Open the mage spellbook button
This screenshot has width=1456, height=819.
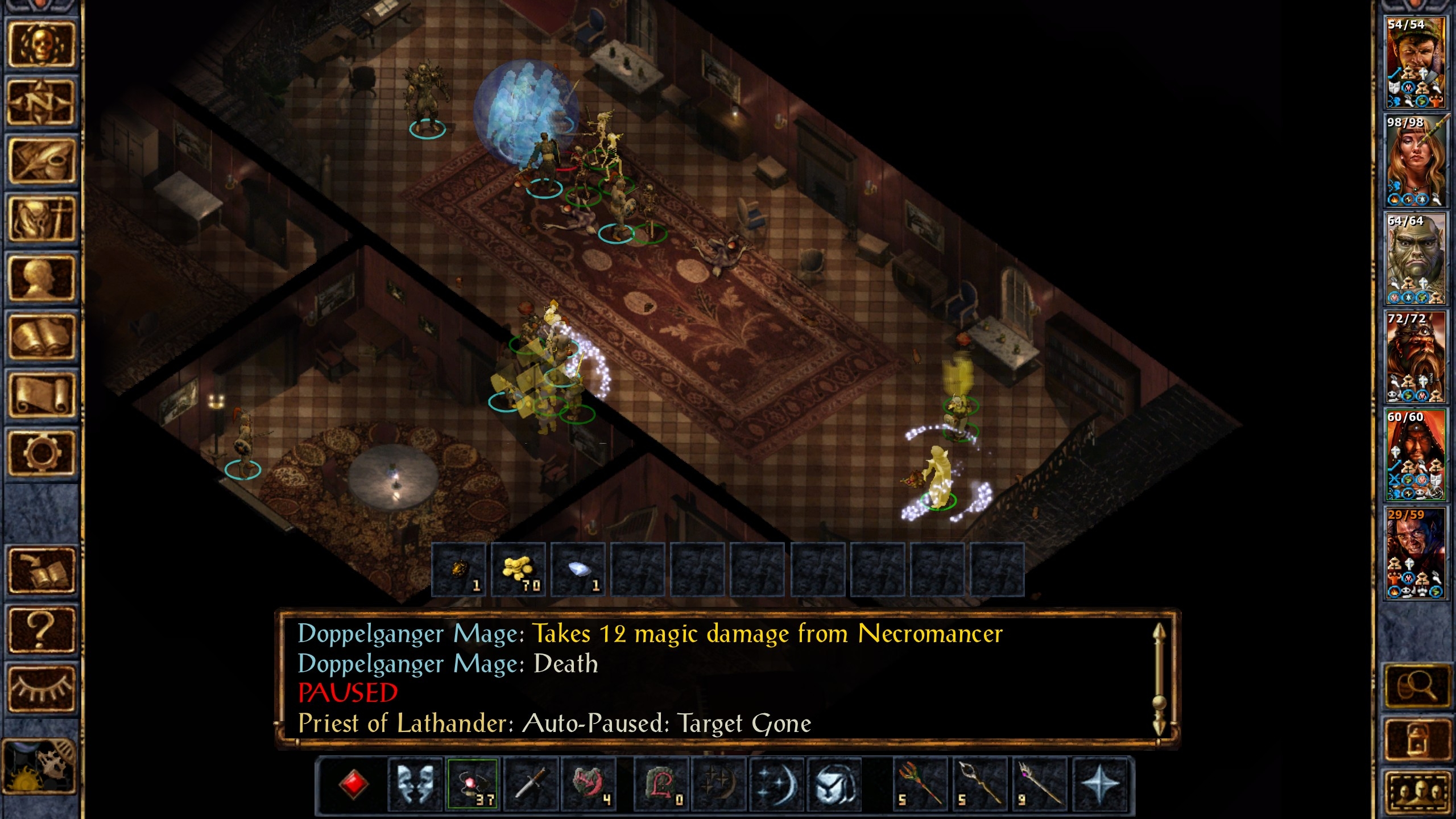click(x=41, y=337)
